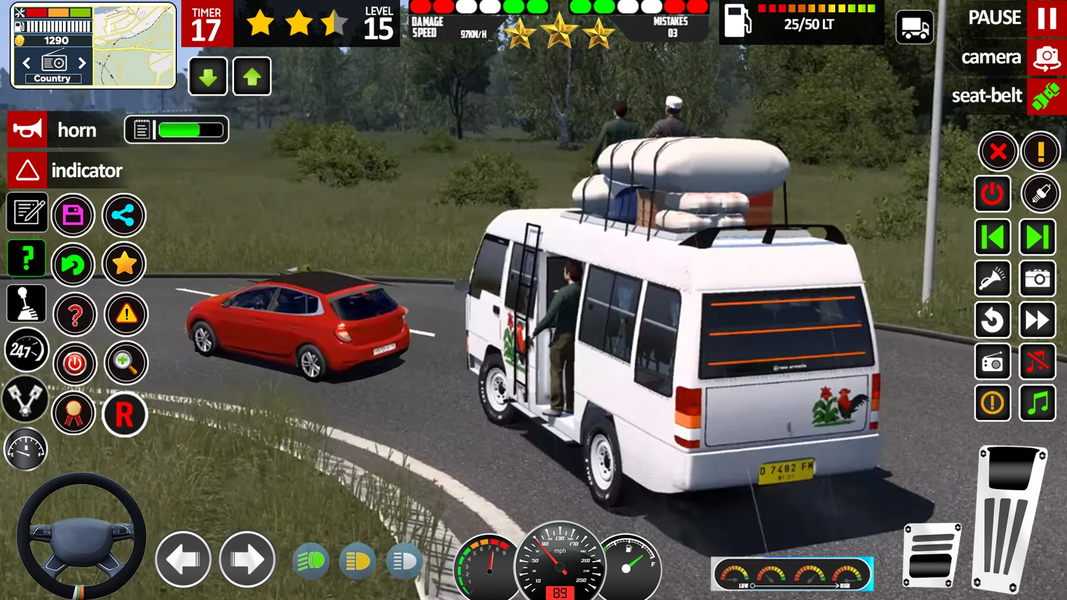Step on the accelerator pedal
1067x600 pixels.
1010,516
